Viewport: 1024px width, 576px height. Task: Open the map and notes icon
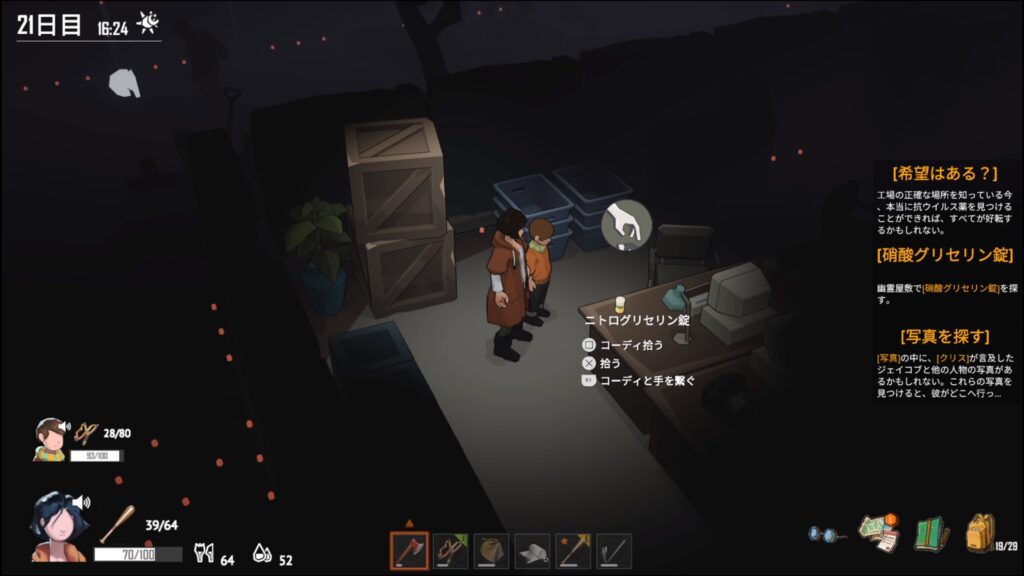click(879, 533)
